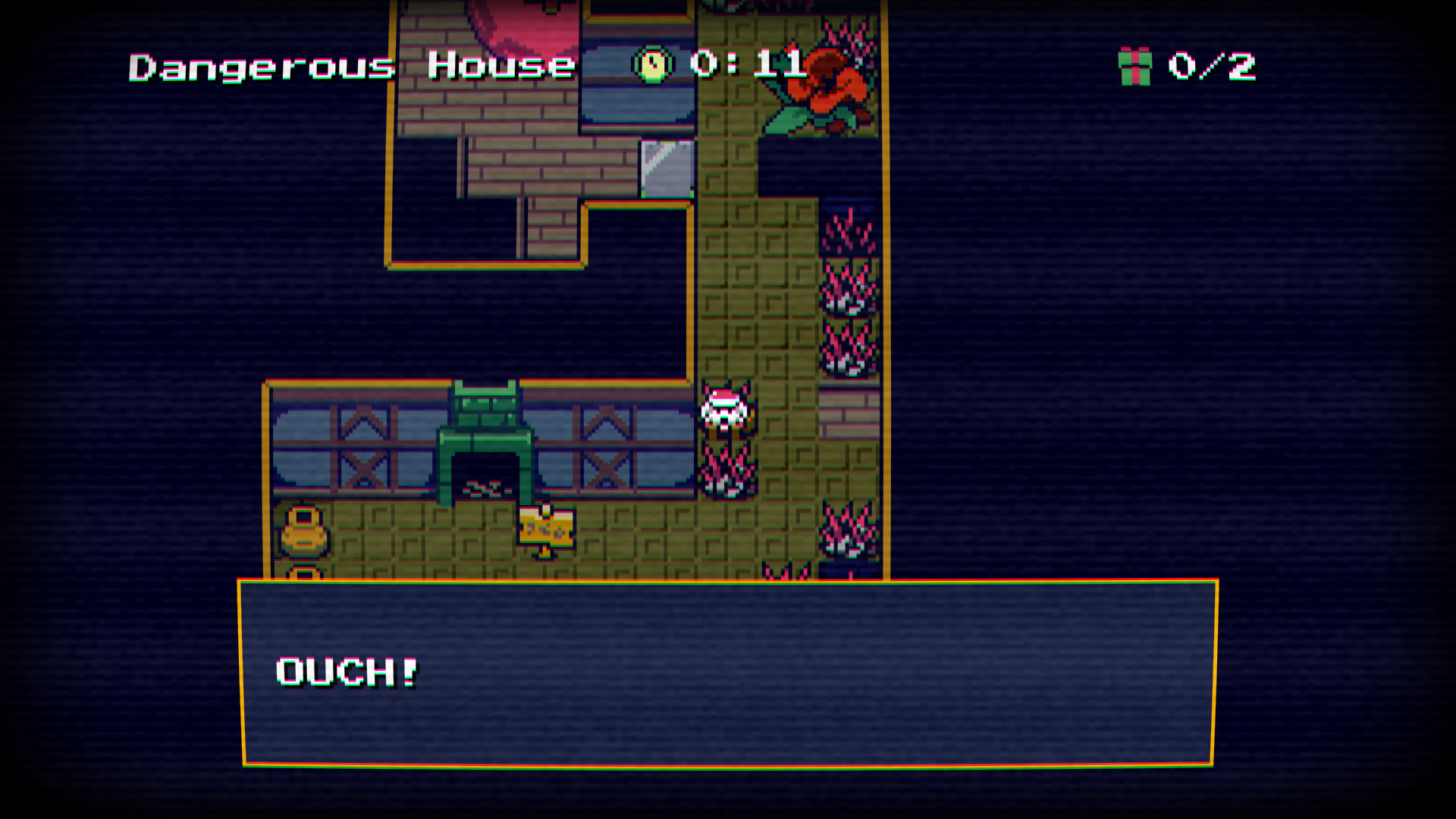Click the OUCH! text itself
Viewport: 1456px width, 819px height.
[345, 671]
